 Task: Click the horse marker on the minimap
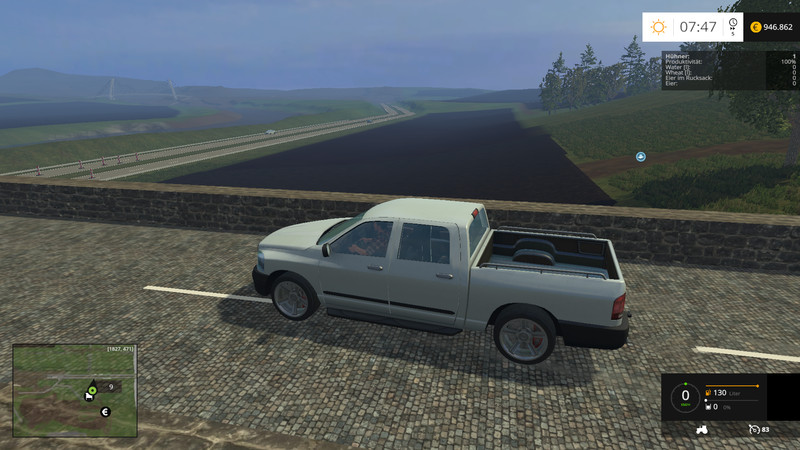88,397
